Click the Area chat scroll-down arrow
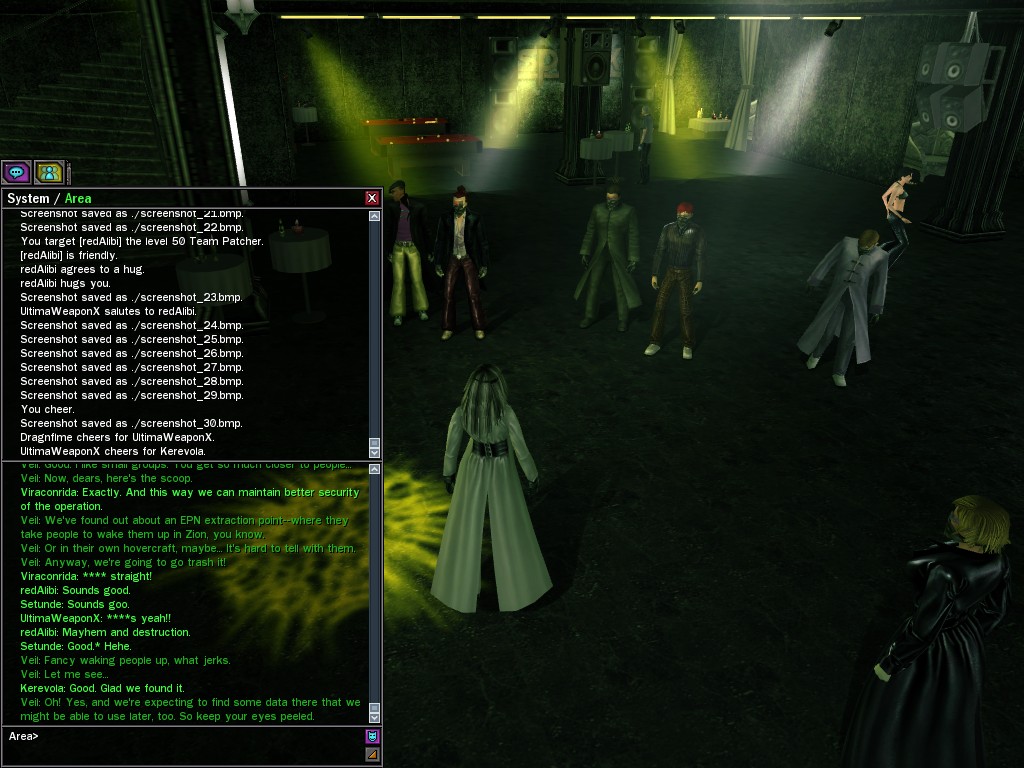Image resolution: width=1024 pixels, height=768 pixels. [375, 717]
